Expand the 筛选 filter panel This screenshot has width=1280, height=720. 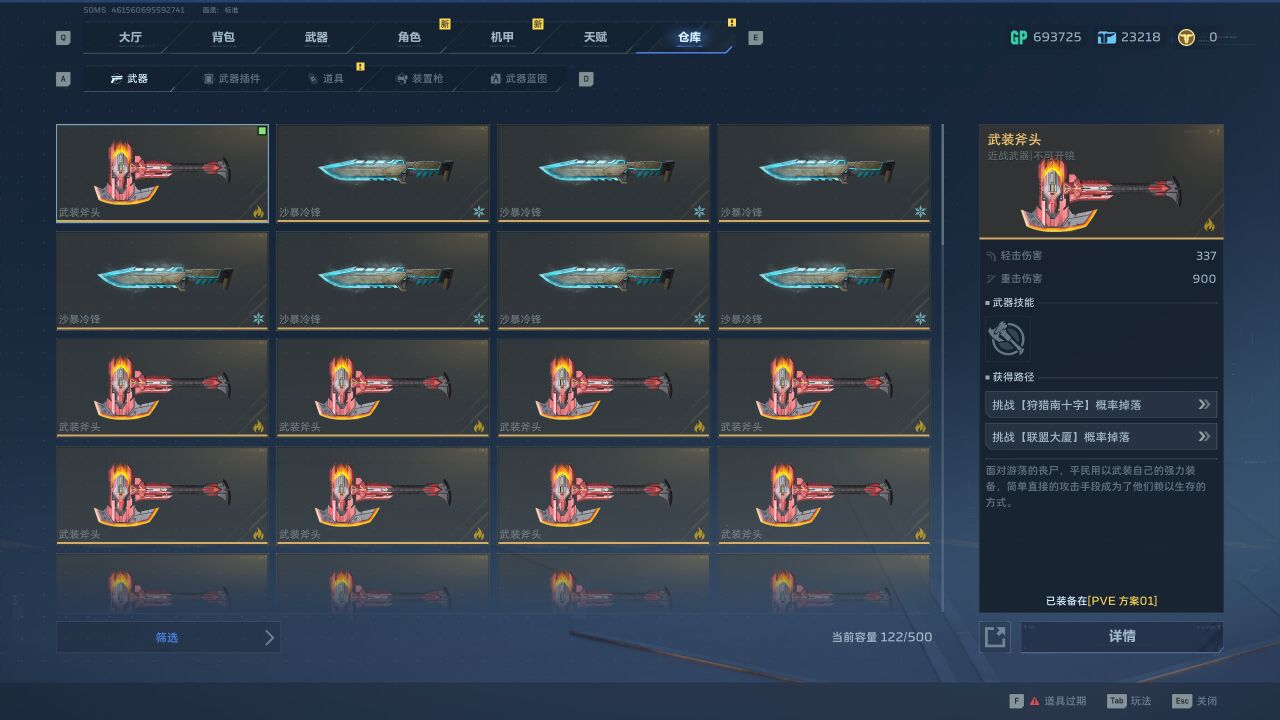(x=168, y=636)
